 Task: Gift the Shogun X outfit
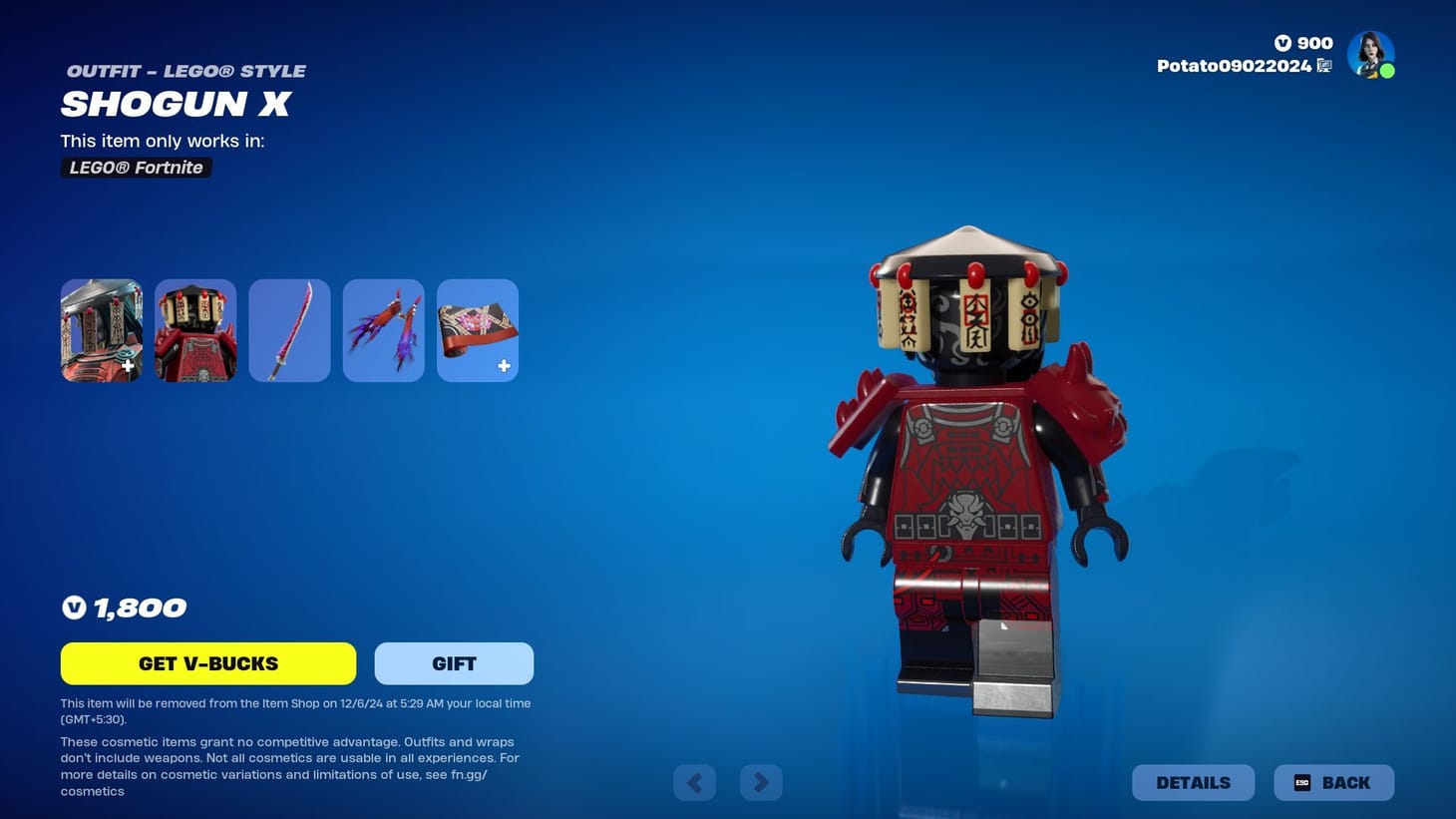coord(454,662)
